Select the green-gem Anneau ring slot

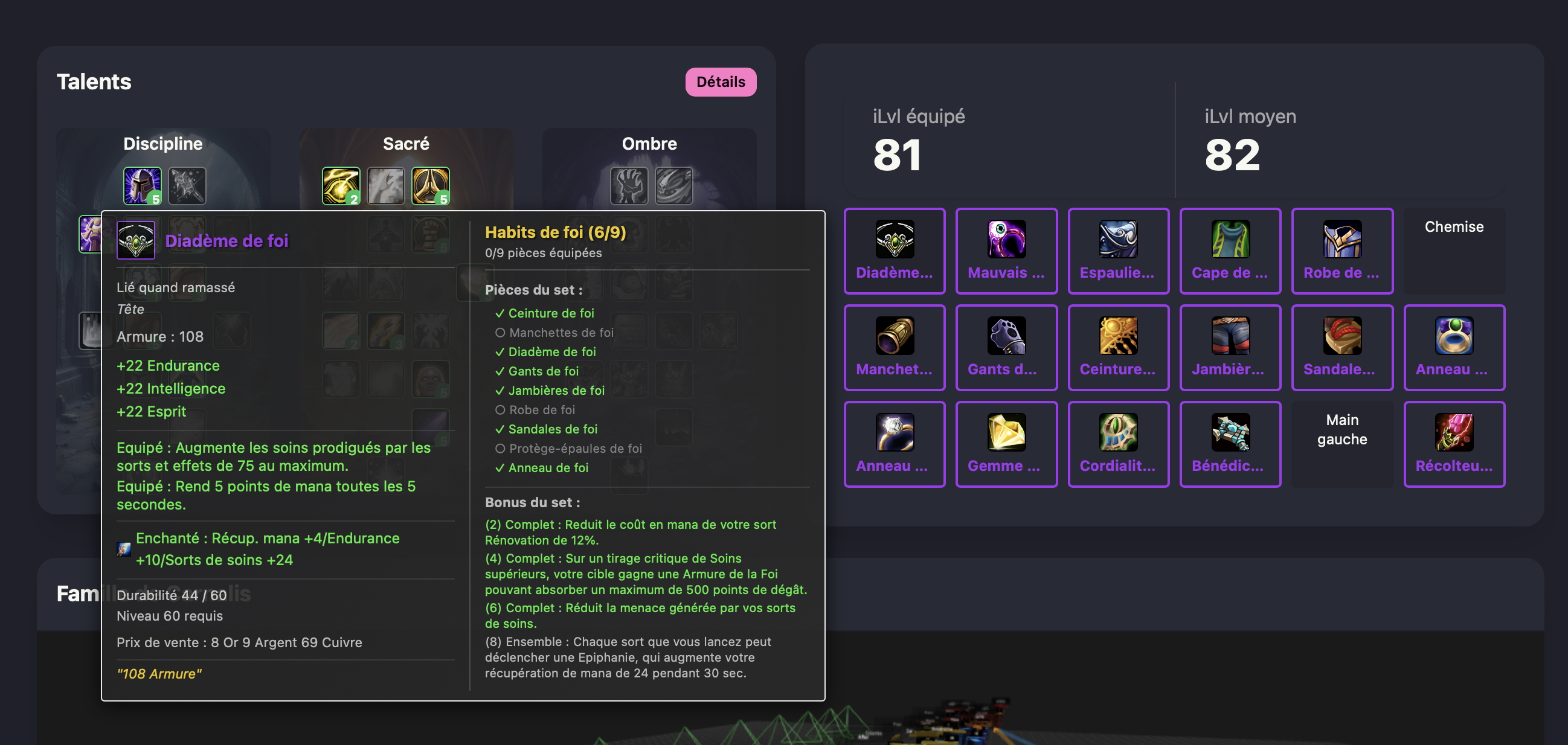[x=1454, y=348]
